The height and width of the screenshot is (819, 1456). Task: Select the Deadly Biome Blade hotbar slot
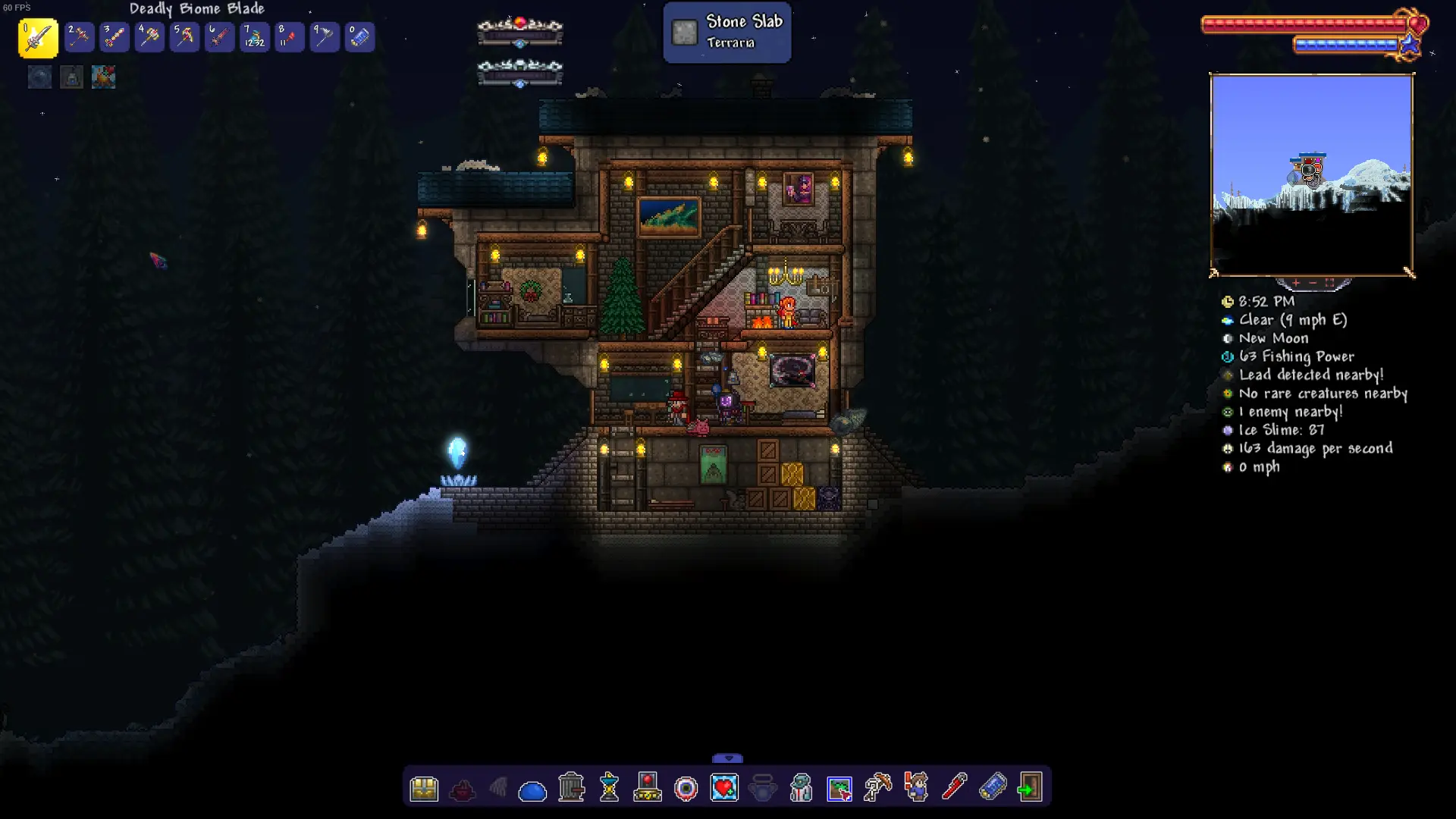[x=38, y=38]
